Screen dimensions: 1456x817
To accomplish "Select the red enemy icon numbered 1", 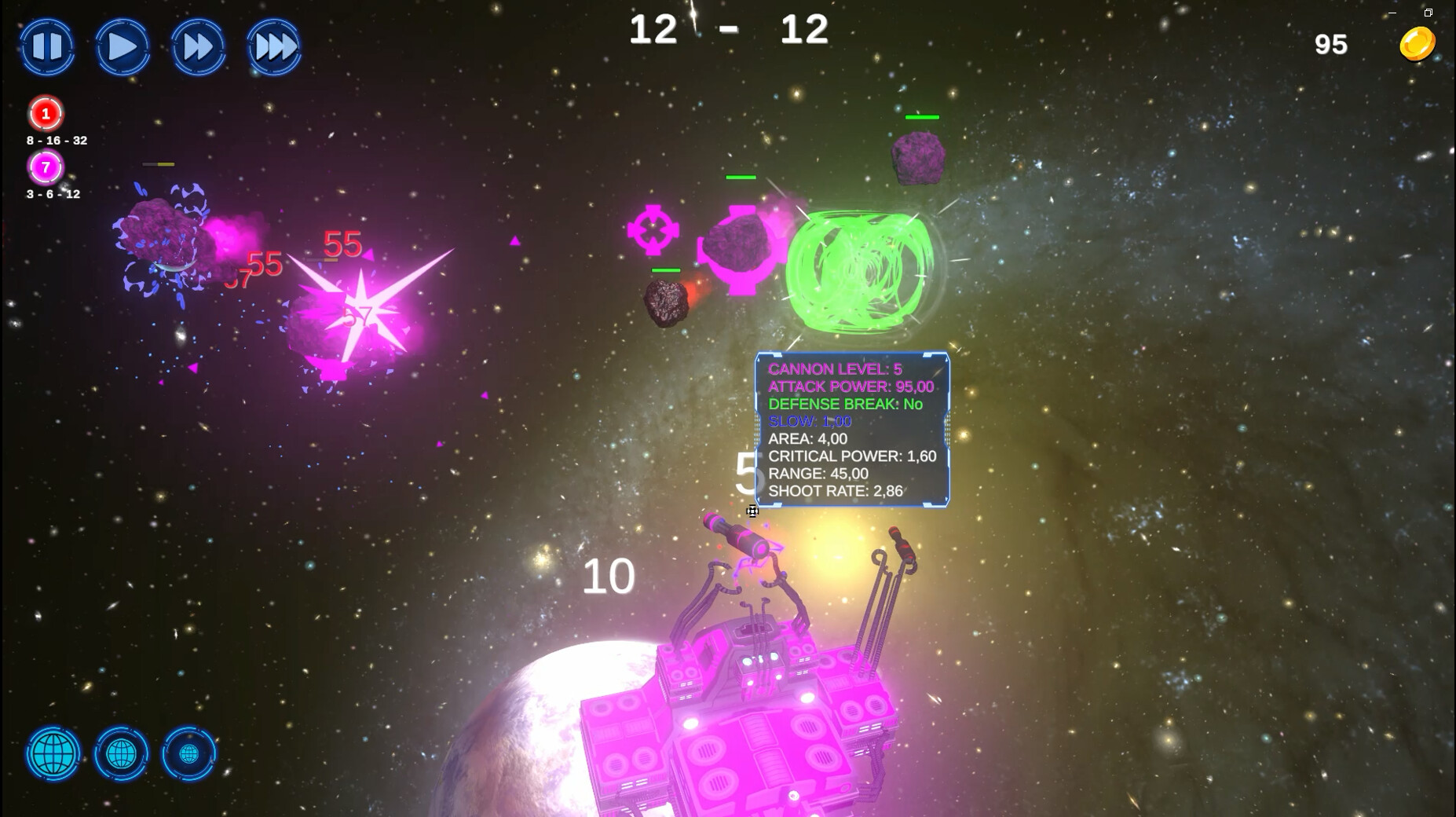I will pyautogui.click(x=45, y=114).
